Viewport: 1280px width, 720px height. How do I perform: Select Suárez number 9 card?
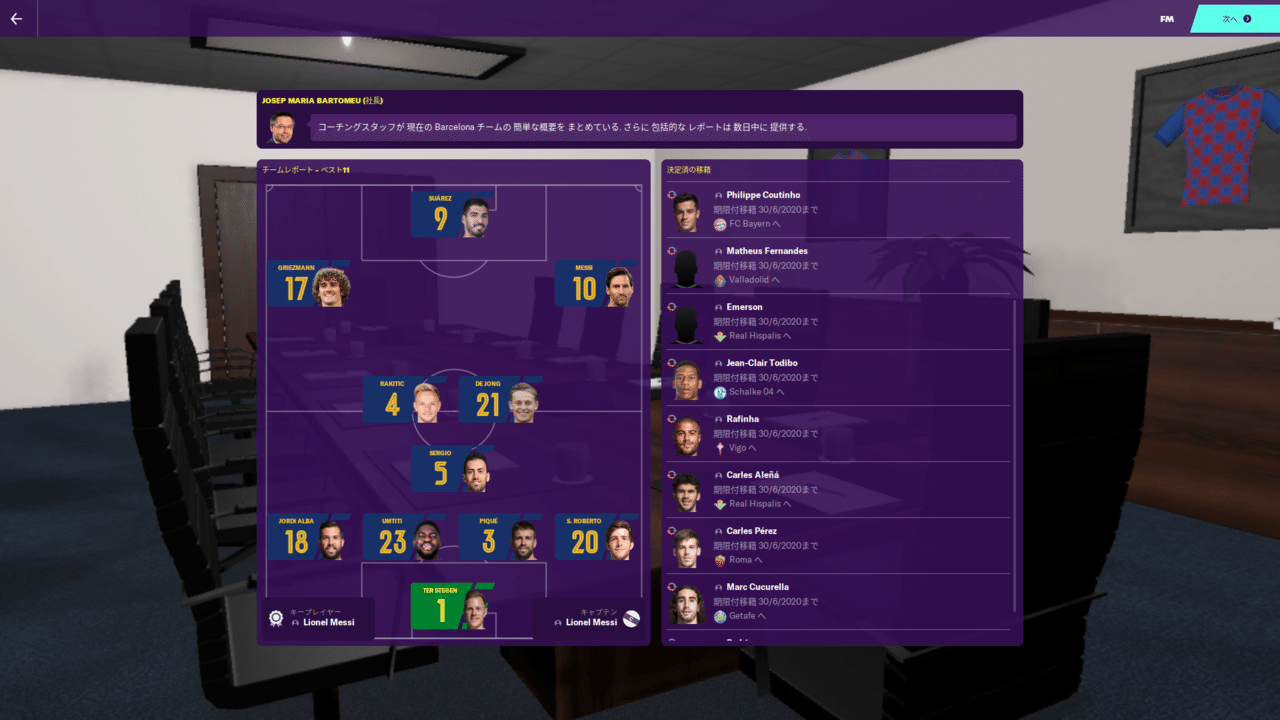pyautogui.click(x=452, y=214)
